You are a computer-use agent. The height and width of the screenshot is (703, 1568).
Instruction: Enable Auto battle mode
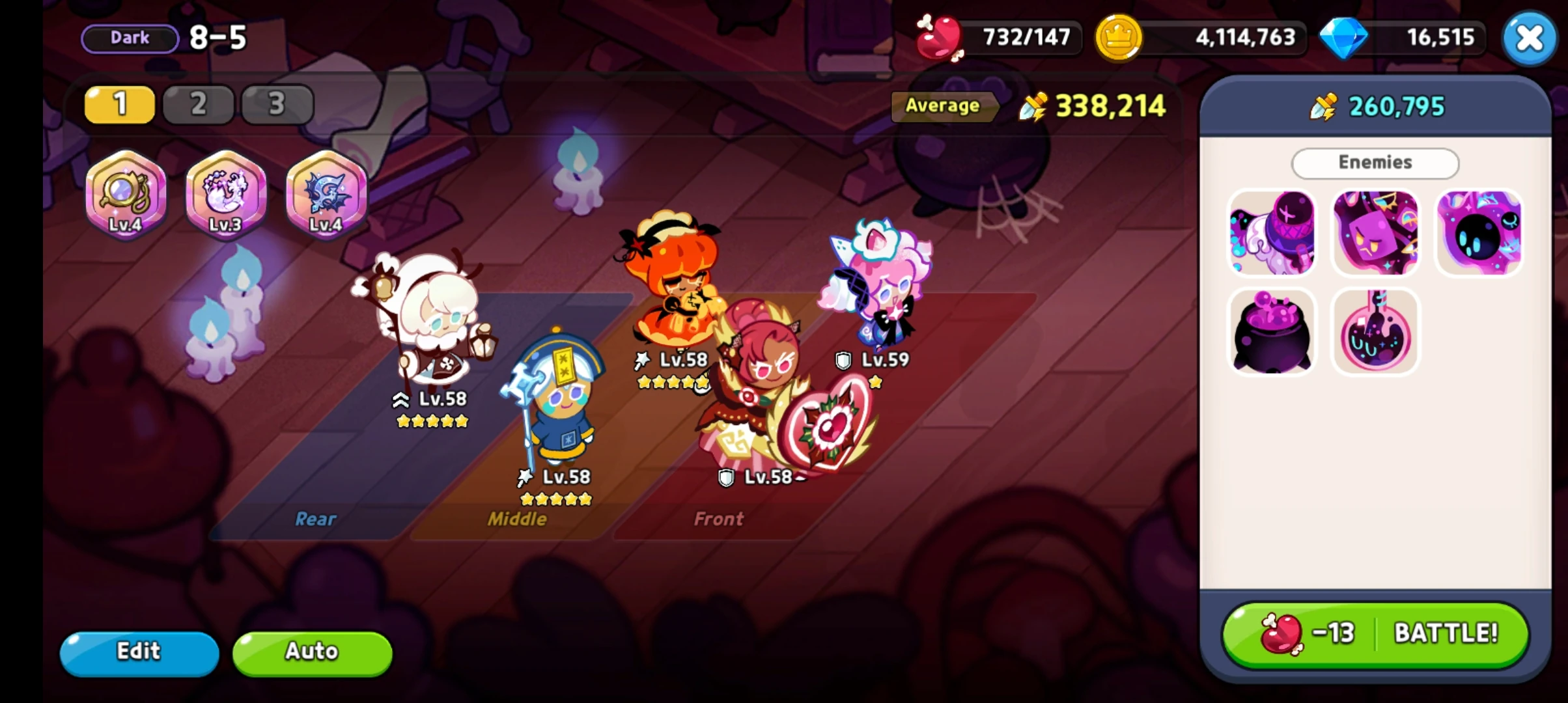tap(311, 652)
